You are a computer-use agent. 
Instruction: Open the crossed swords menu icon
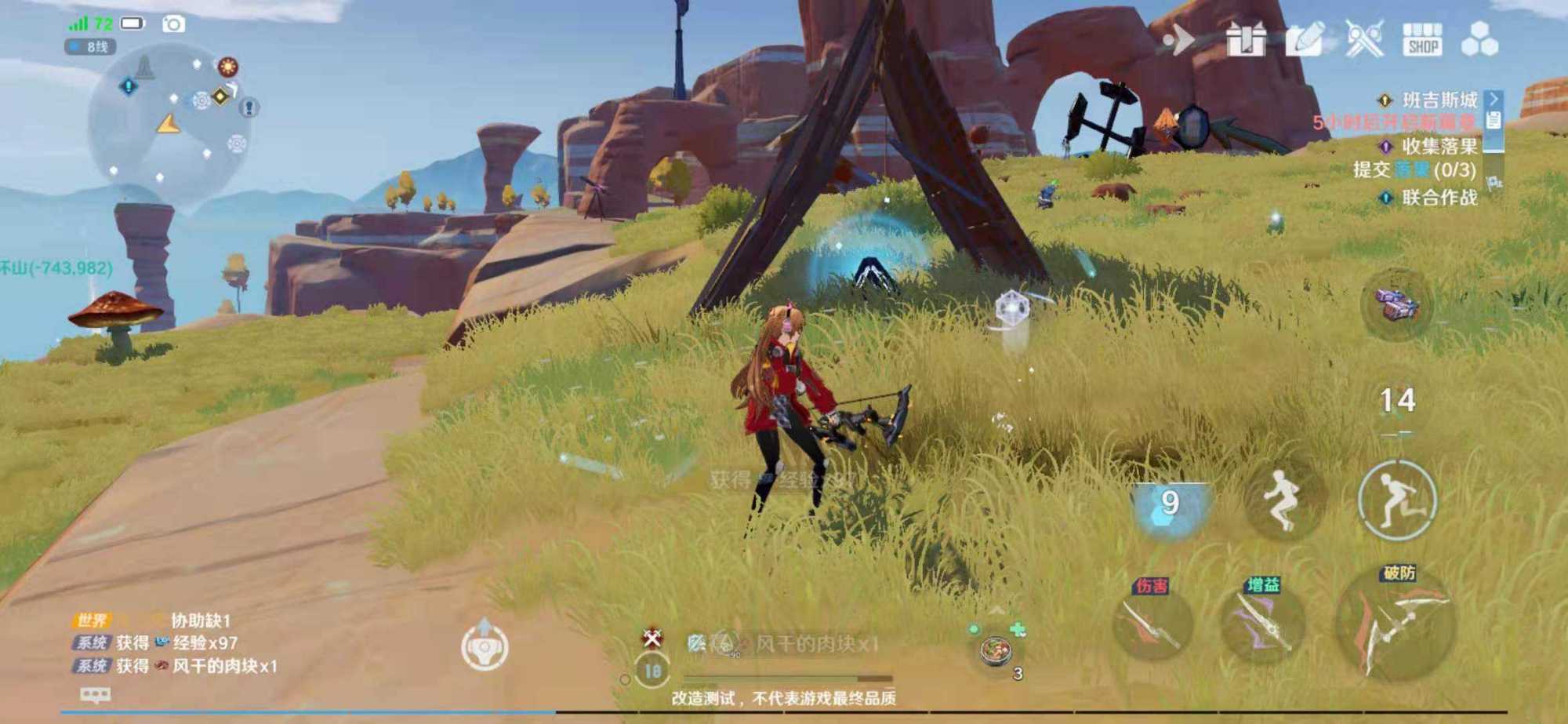[x=1364, y=39]
